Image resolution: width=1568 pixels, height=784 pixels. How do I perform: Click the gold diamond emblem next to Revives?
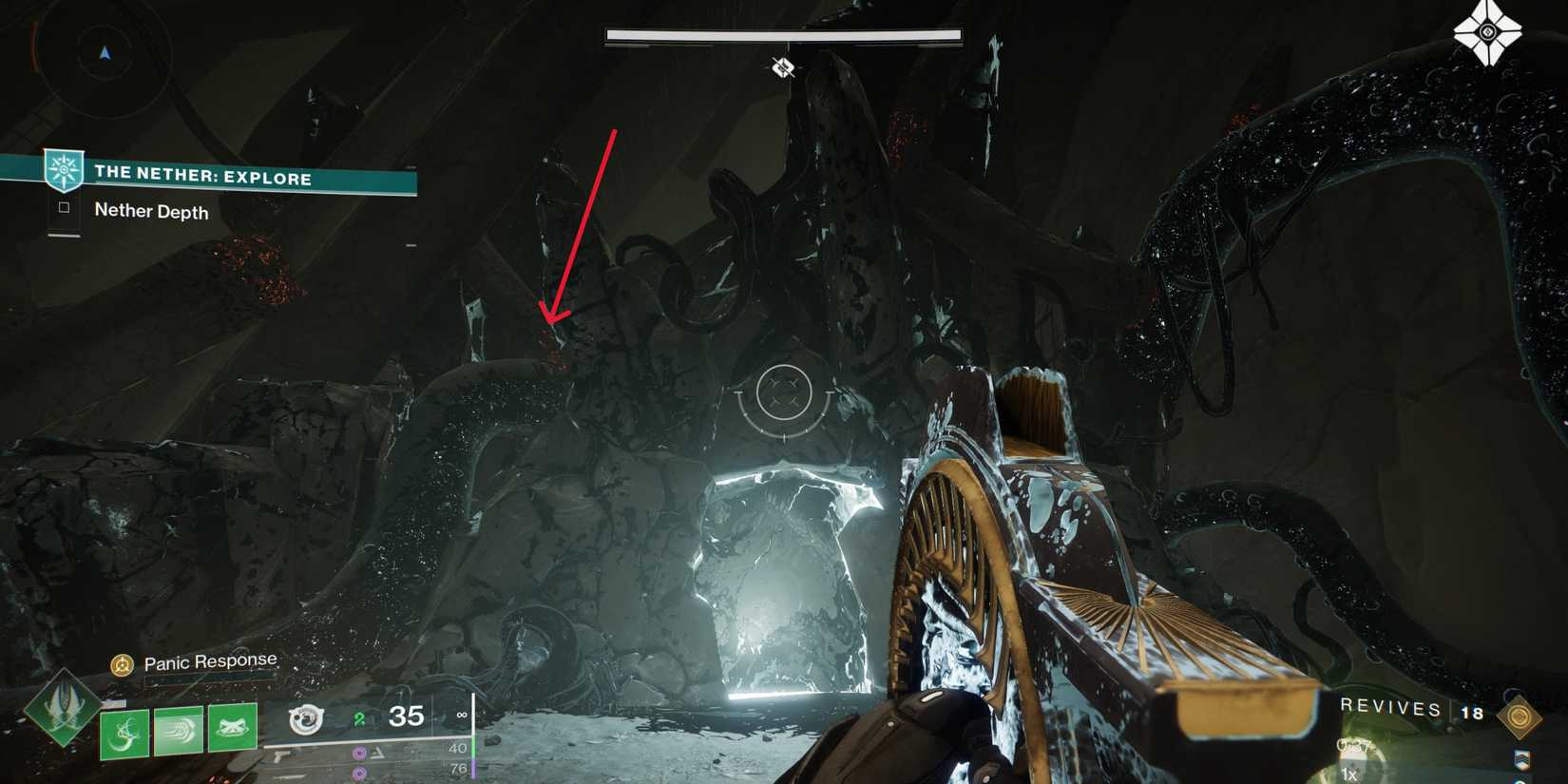[1519, 716]
